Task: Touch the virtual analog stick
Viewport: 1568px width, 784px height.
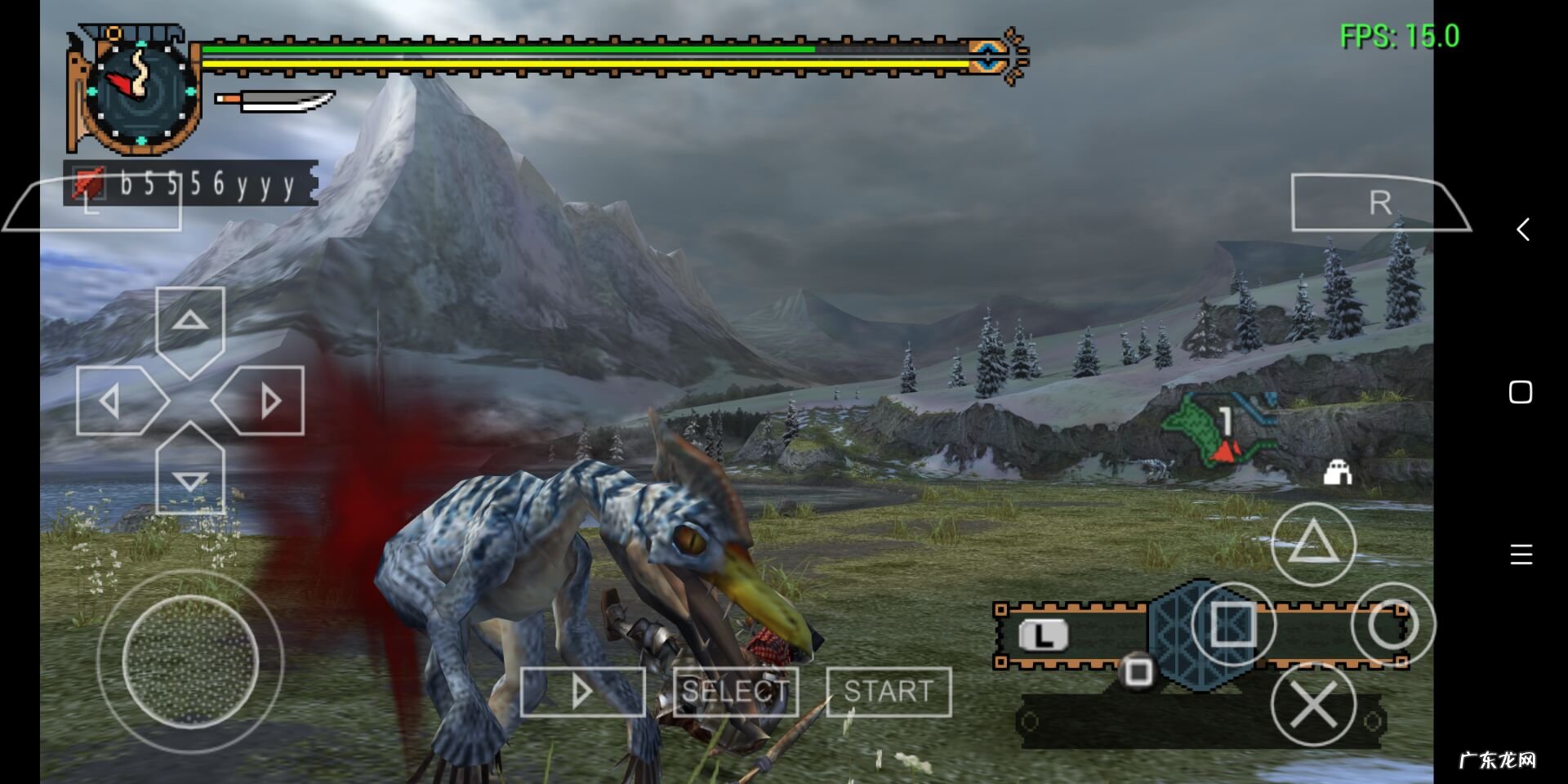Action: pos(190,661)
